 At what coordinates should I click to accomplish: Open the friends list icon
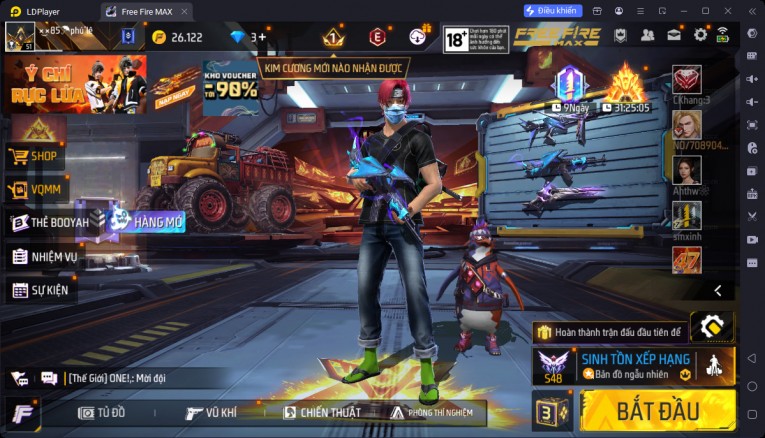coord(647,35)
